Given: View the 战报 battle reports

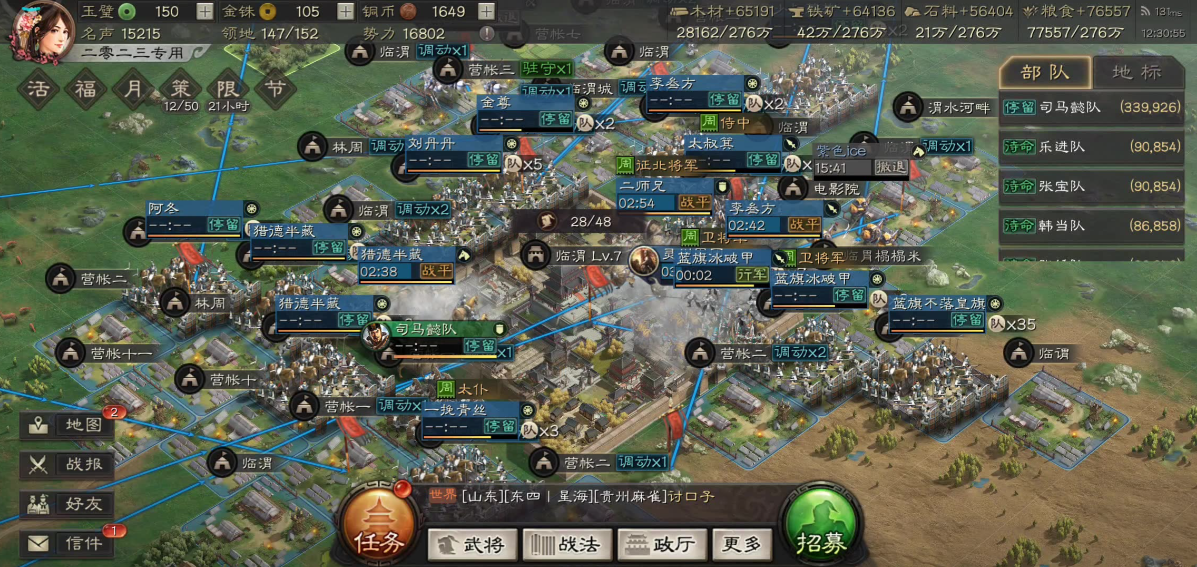Looking at the screenshot, I should [x=67, y=464].
